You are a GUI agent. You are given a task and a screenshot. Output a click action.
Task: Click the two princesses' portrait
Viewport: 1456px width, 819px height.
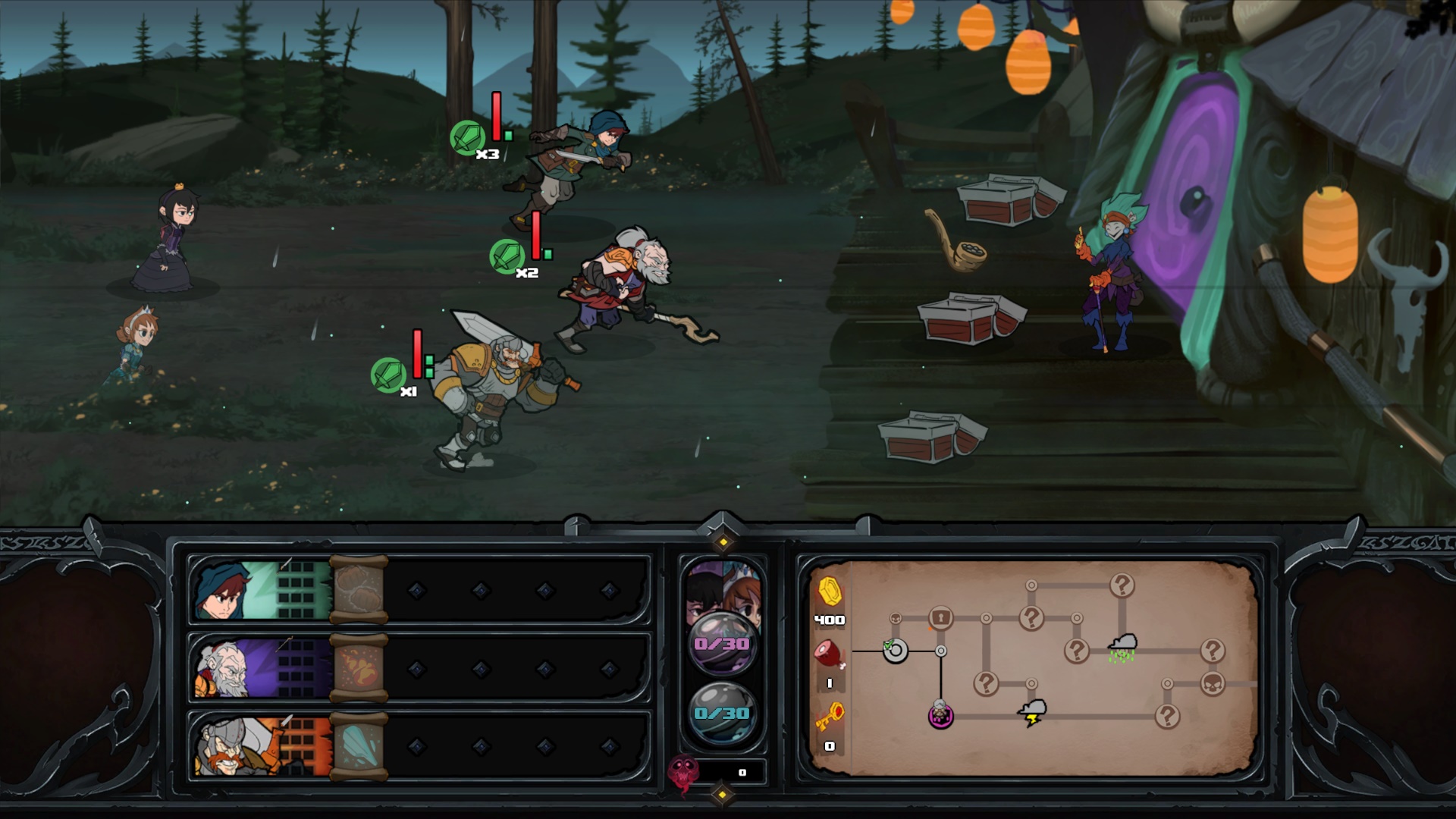[x=722, y=588]
